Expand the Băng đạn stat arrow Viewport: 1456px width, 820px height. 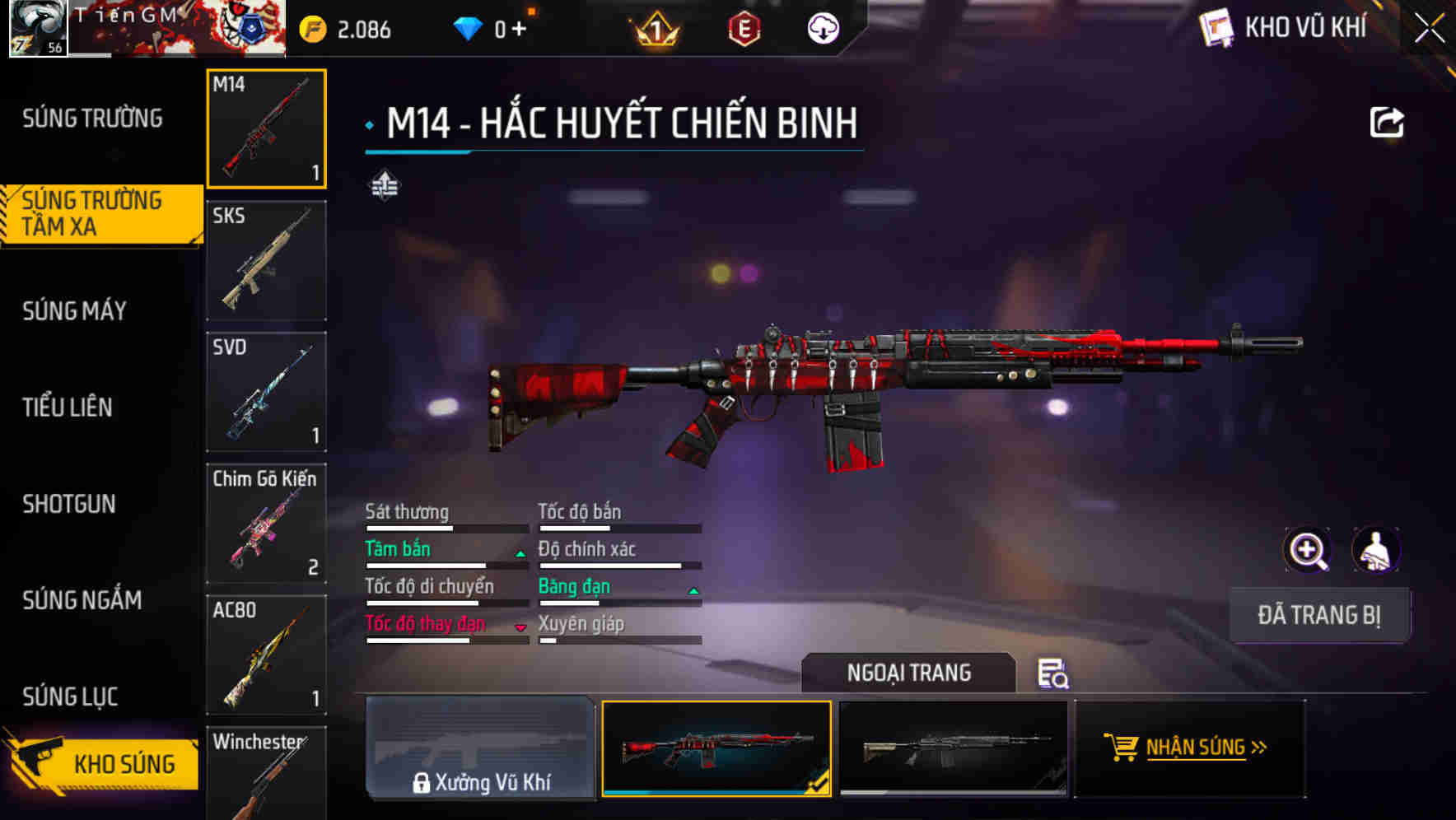click(x=693, y=590)
